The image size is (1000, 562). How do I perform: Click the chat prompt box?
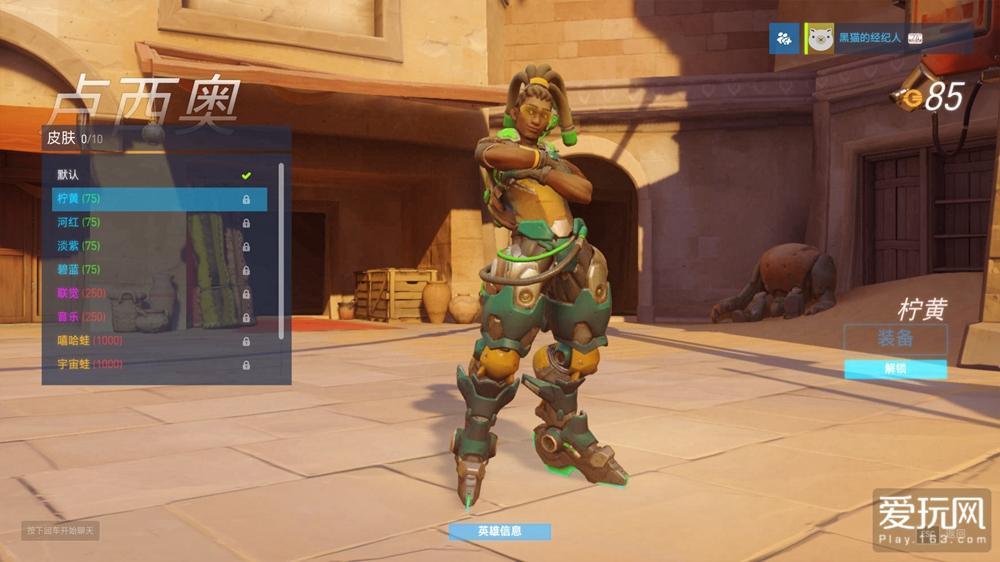(x=60, y=531)
